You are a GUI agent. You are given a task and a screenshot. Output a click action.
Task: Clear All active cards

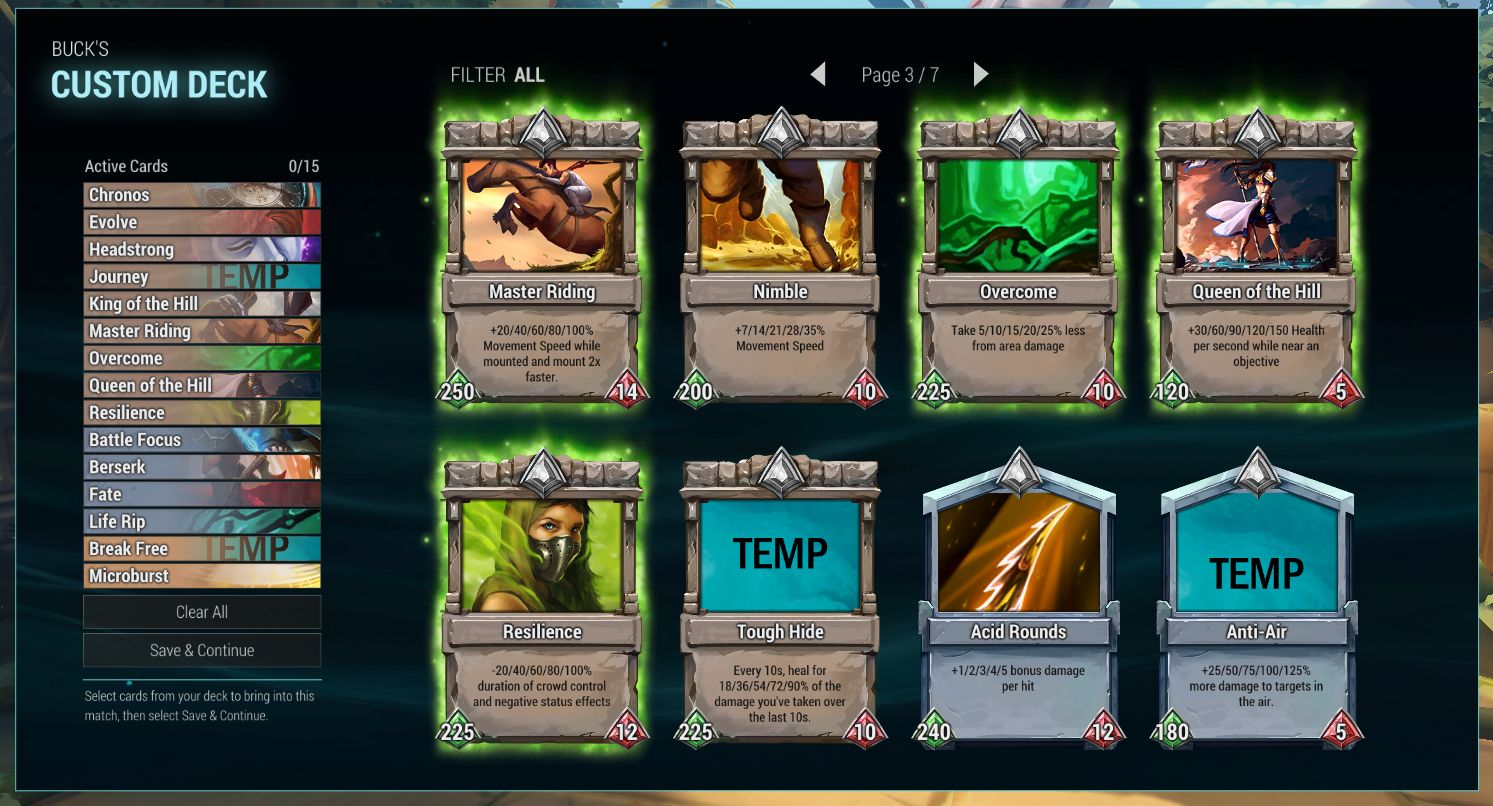(x=202, y=612)
